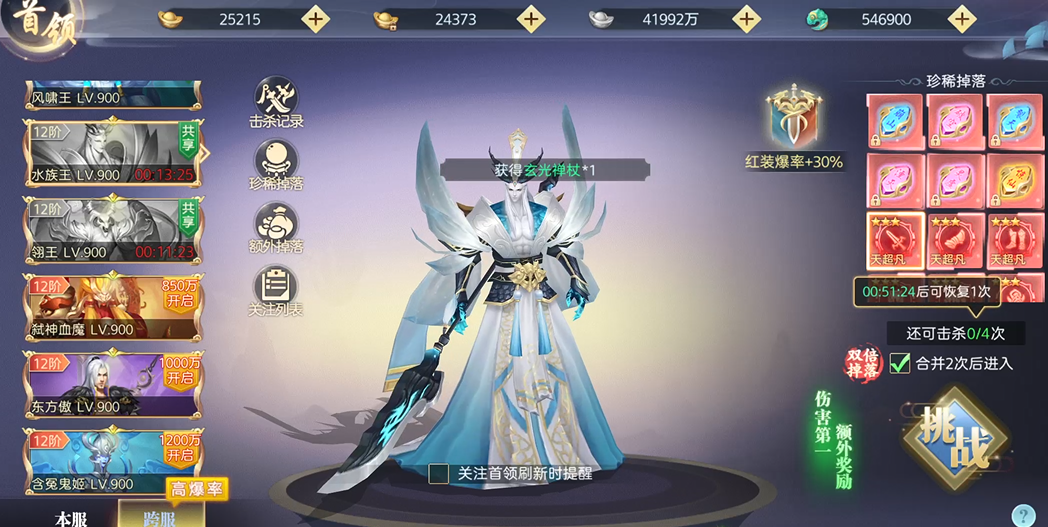1048x527 pixels.
Task: Select boss 翎王 LV.900
Action: coord(112,232)
